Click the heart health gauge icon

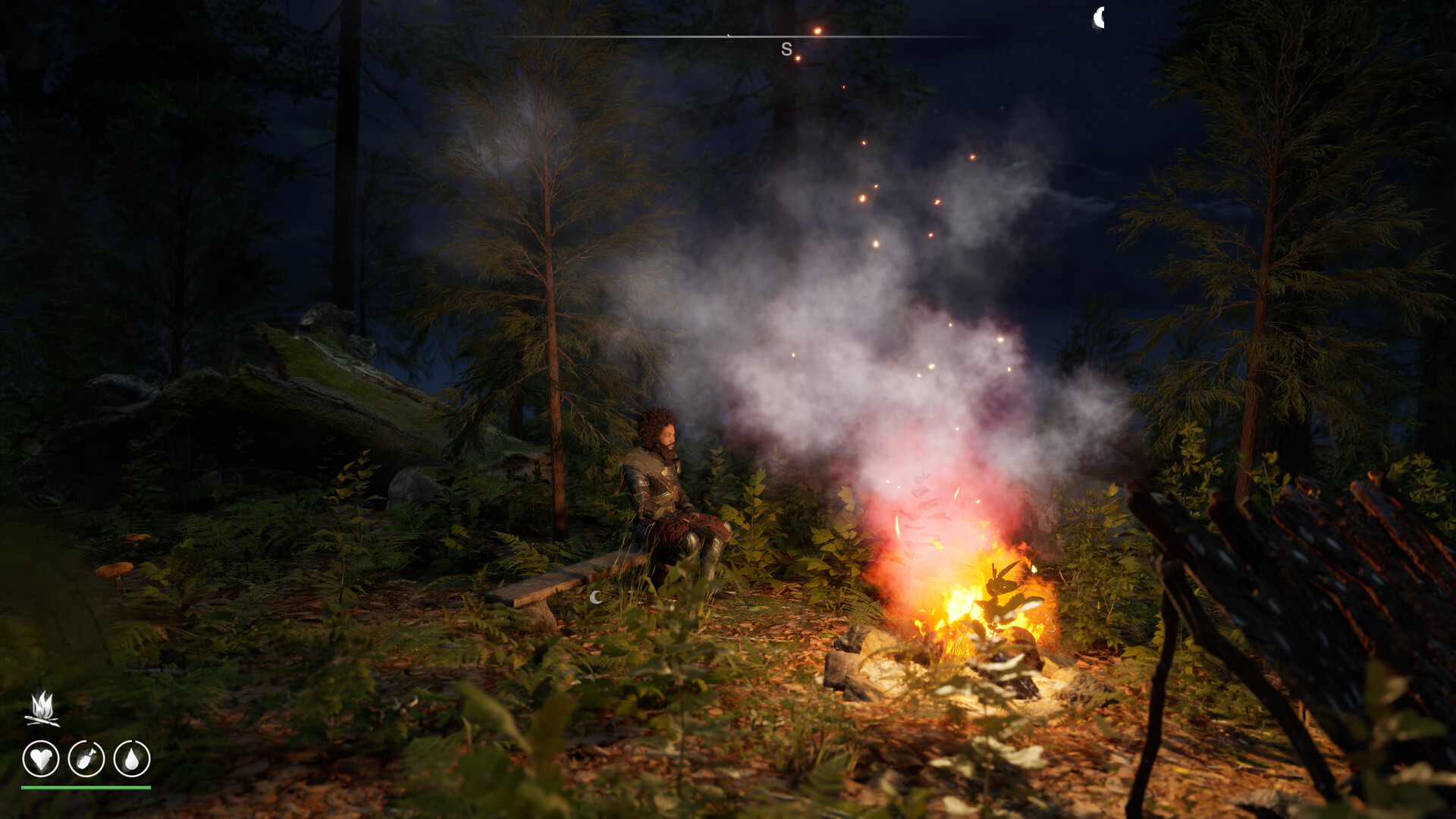(x=42, y=758)
